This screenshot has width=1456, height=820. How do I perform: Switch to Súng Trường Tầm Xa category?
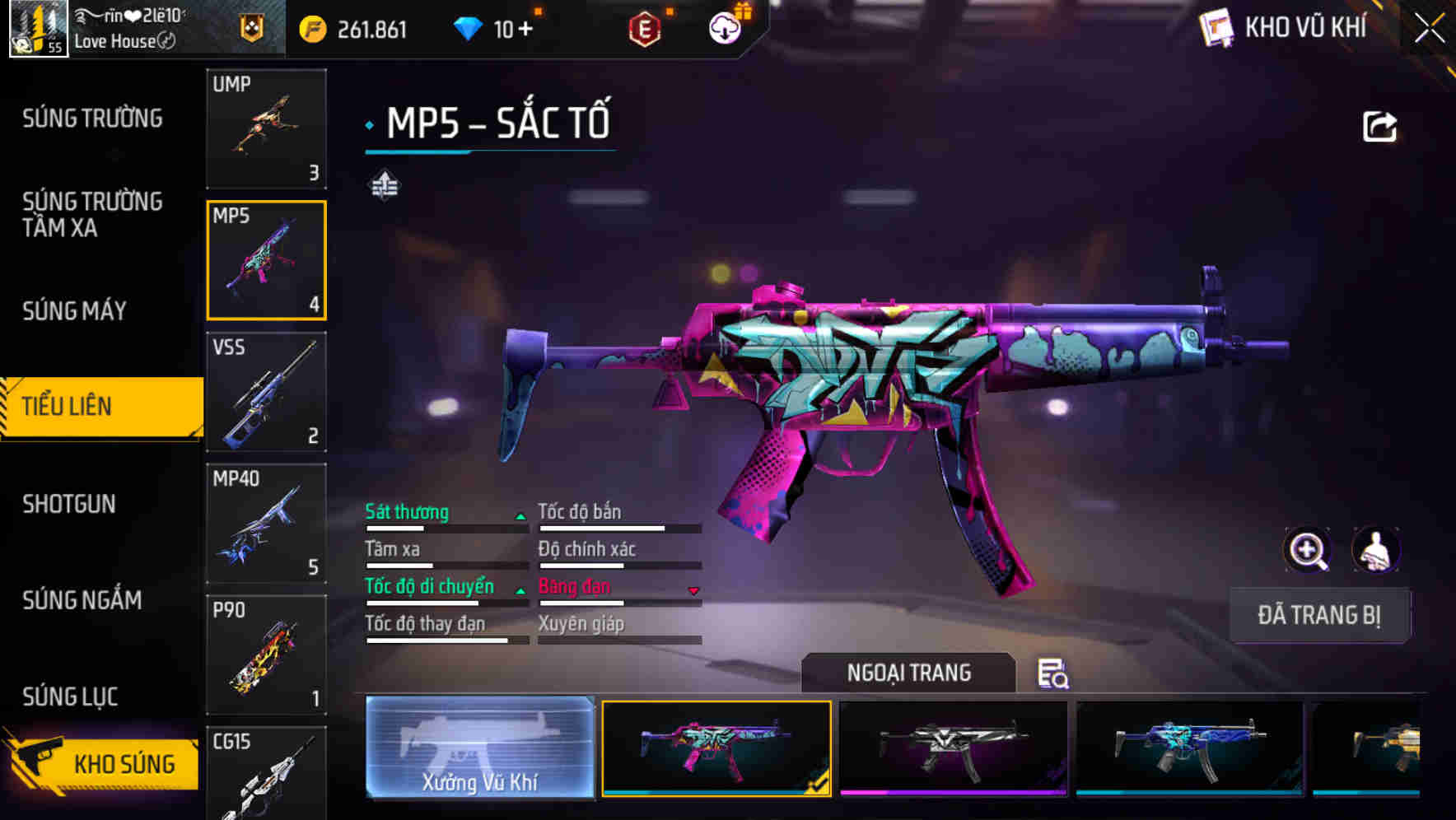point(92,214)
